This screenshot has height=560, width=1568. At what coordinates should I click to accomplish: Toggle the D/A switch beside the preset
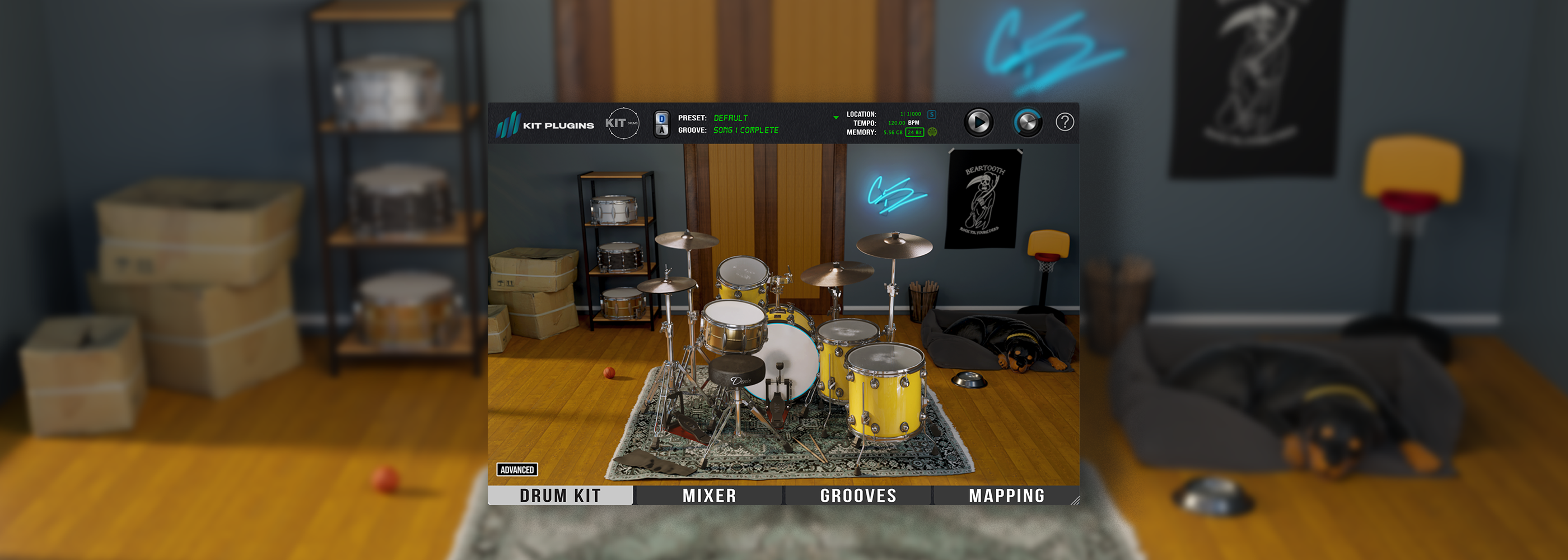point(662,124)
